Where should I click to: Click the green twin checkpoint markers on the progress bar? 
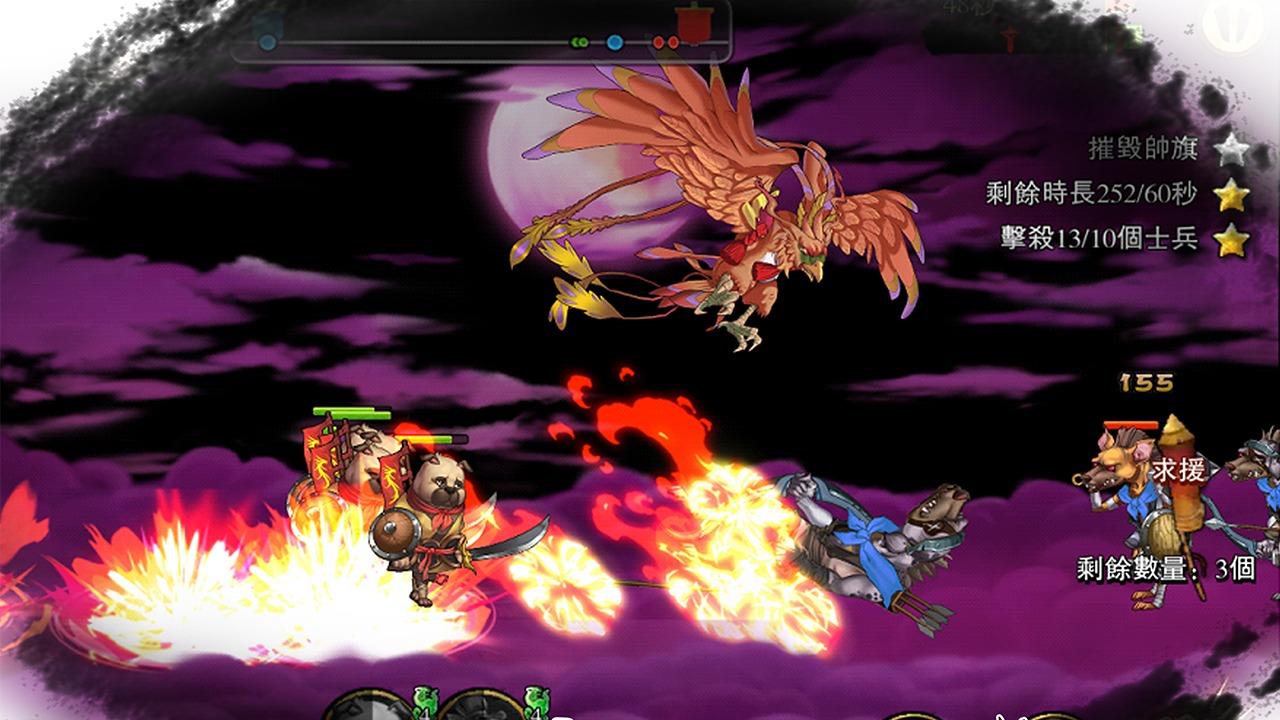578,40
